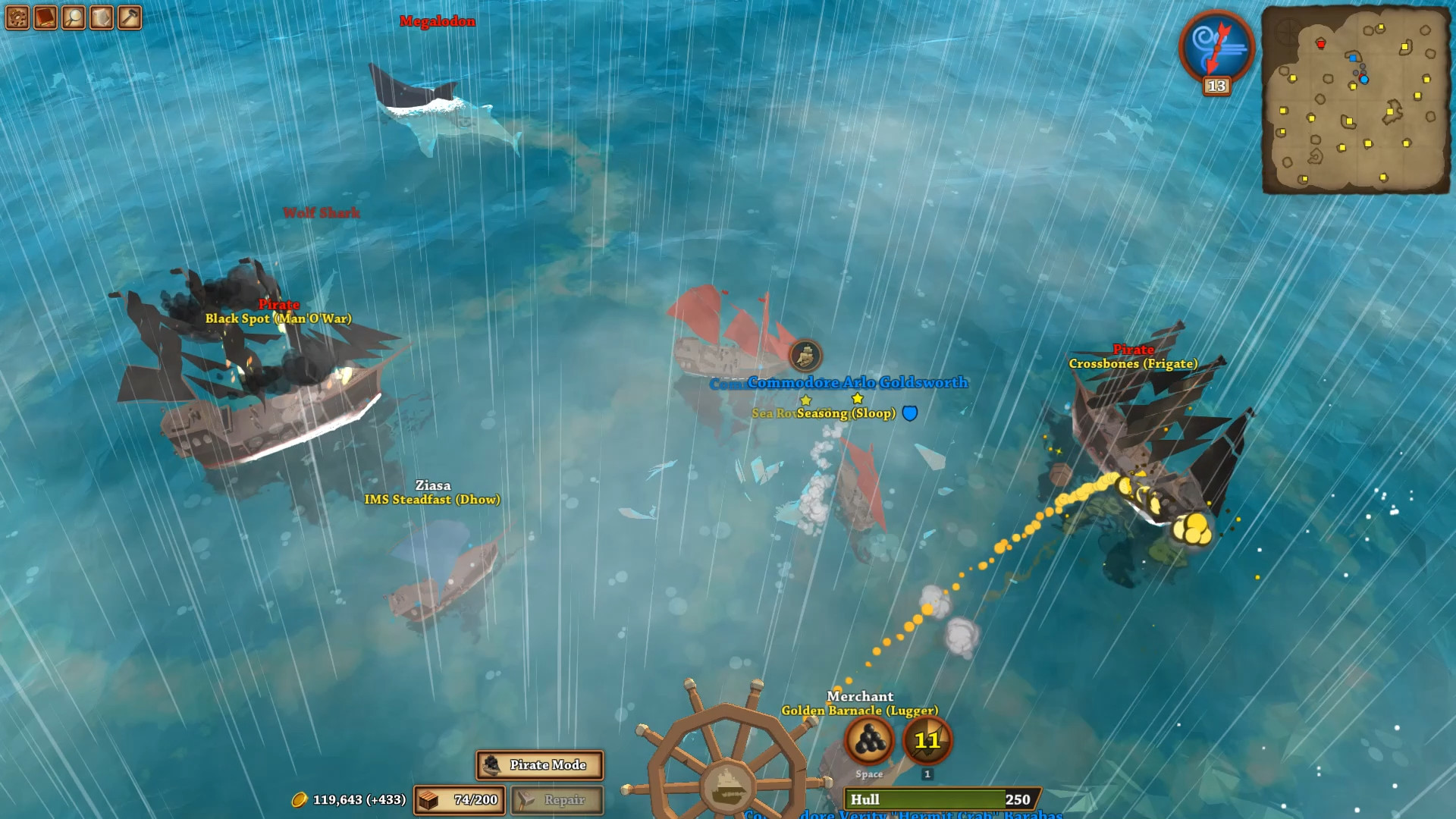Open the journal book icon
Image resolution: width=1456 pixels, height=819 pixels.
pyautogui.click(x=44, y=17)
